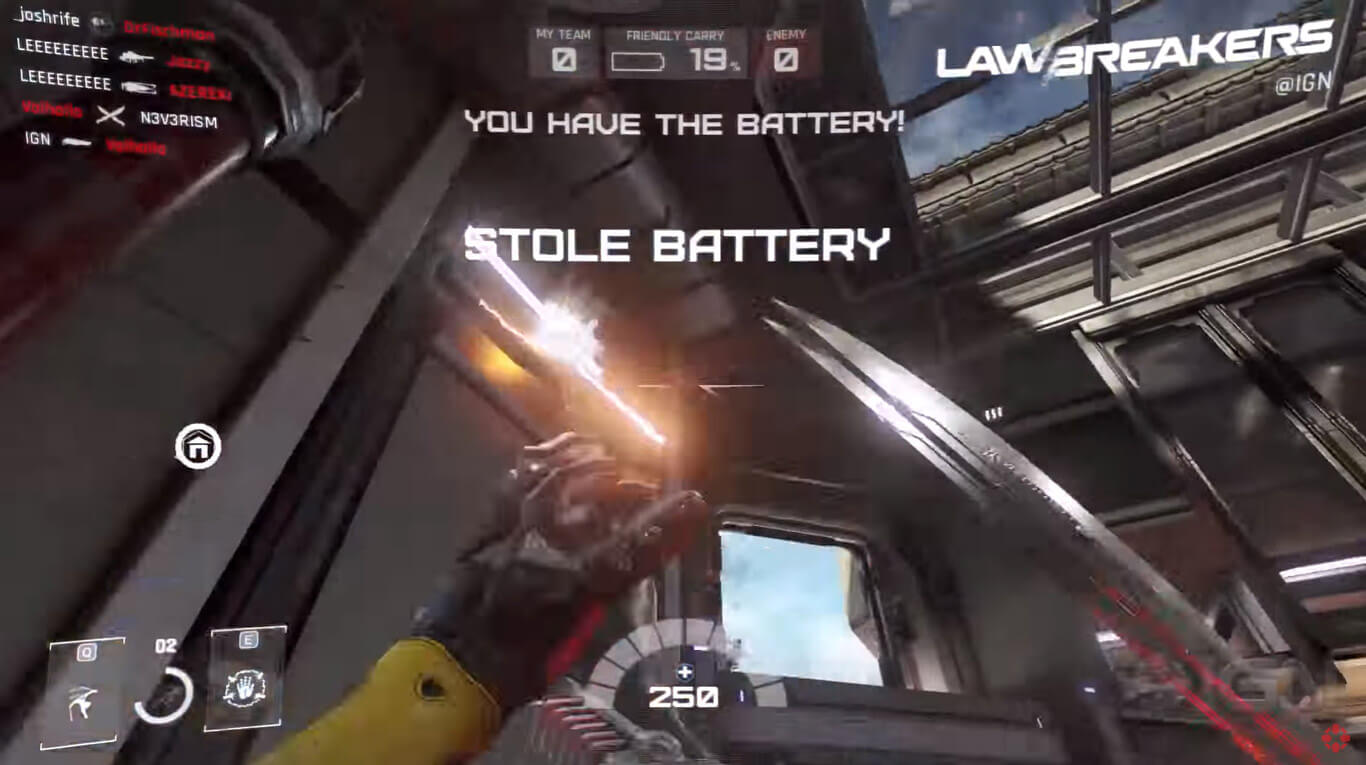The width and height of the screenshot is (1366, 765).
Task: Activate the E hand ability icon
Action: pyautogui.click(x=246, y=685)
